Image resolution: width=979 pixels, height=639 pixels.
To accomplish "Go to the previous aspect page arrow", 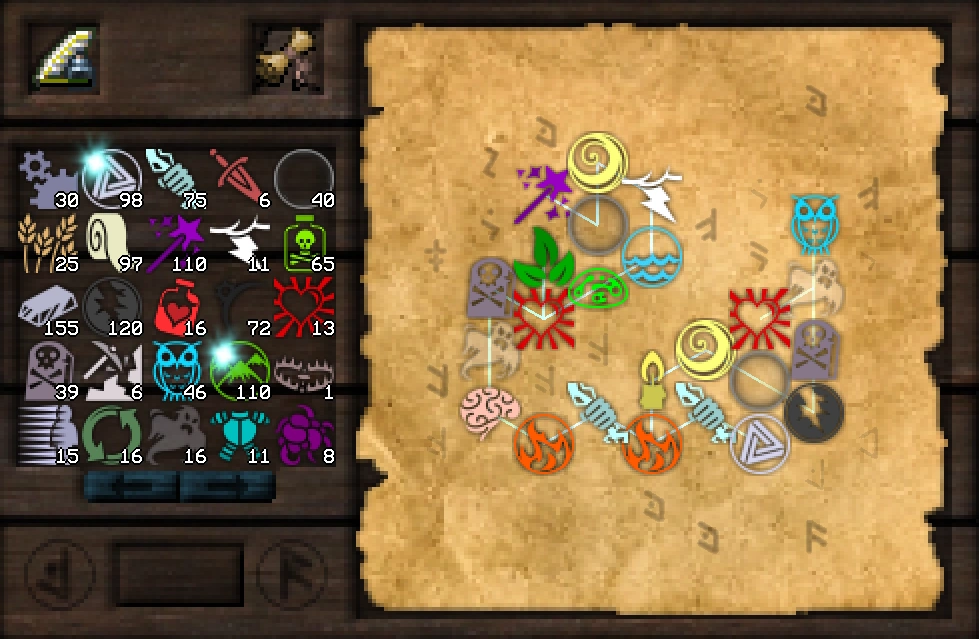I will coord(130,487).
